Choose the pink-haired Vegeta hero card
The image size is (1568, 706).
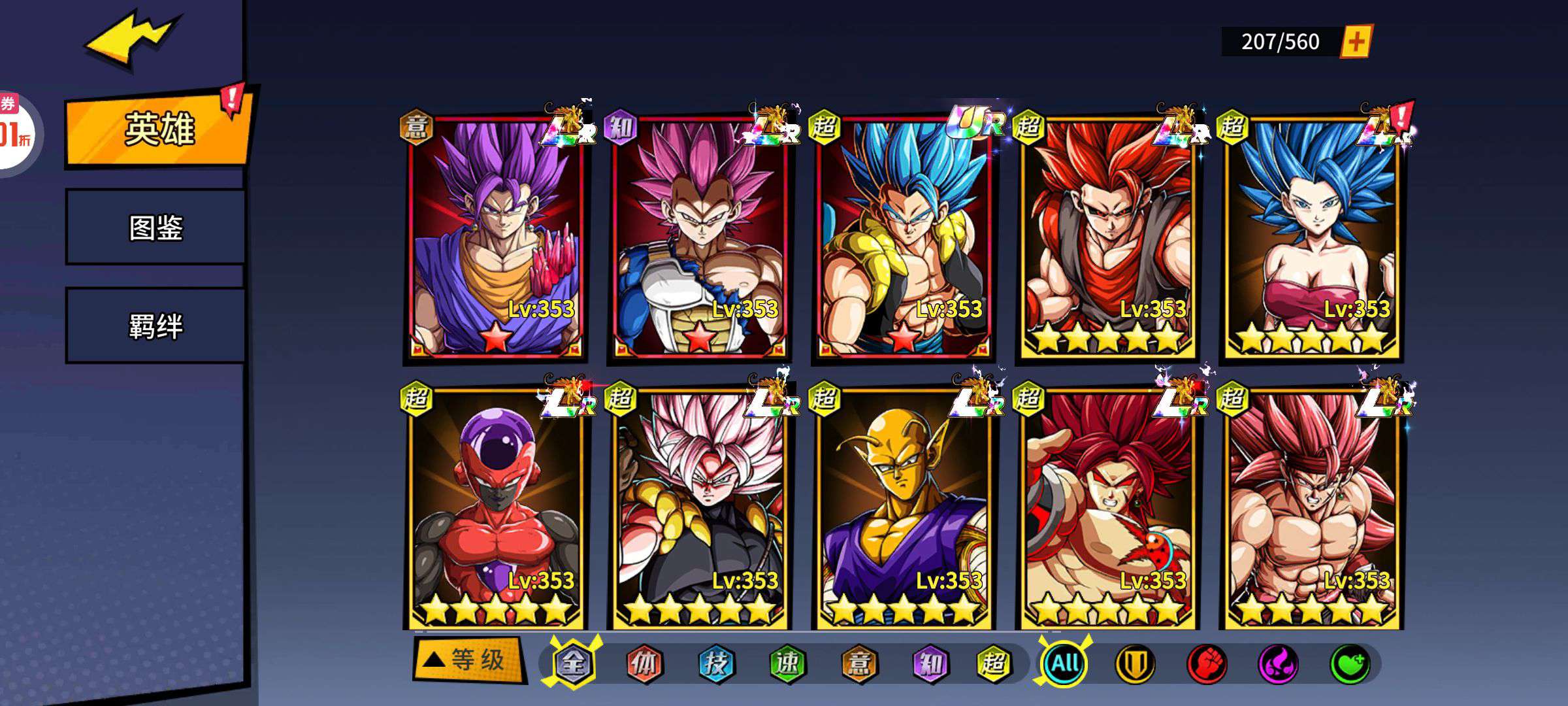coord(699,237)
